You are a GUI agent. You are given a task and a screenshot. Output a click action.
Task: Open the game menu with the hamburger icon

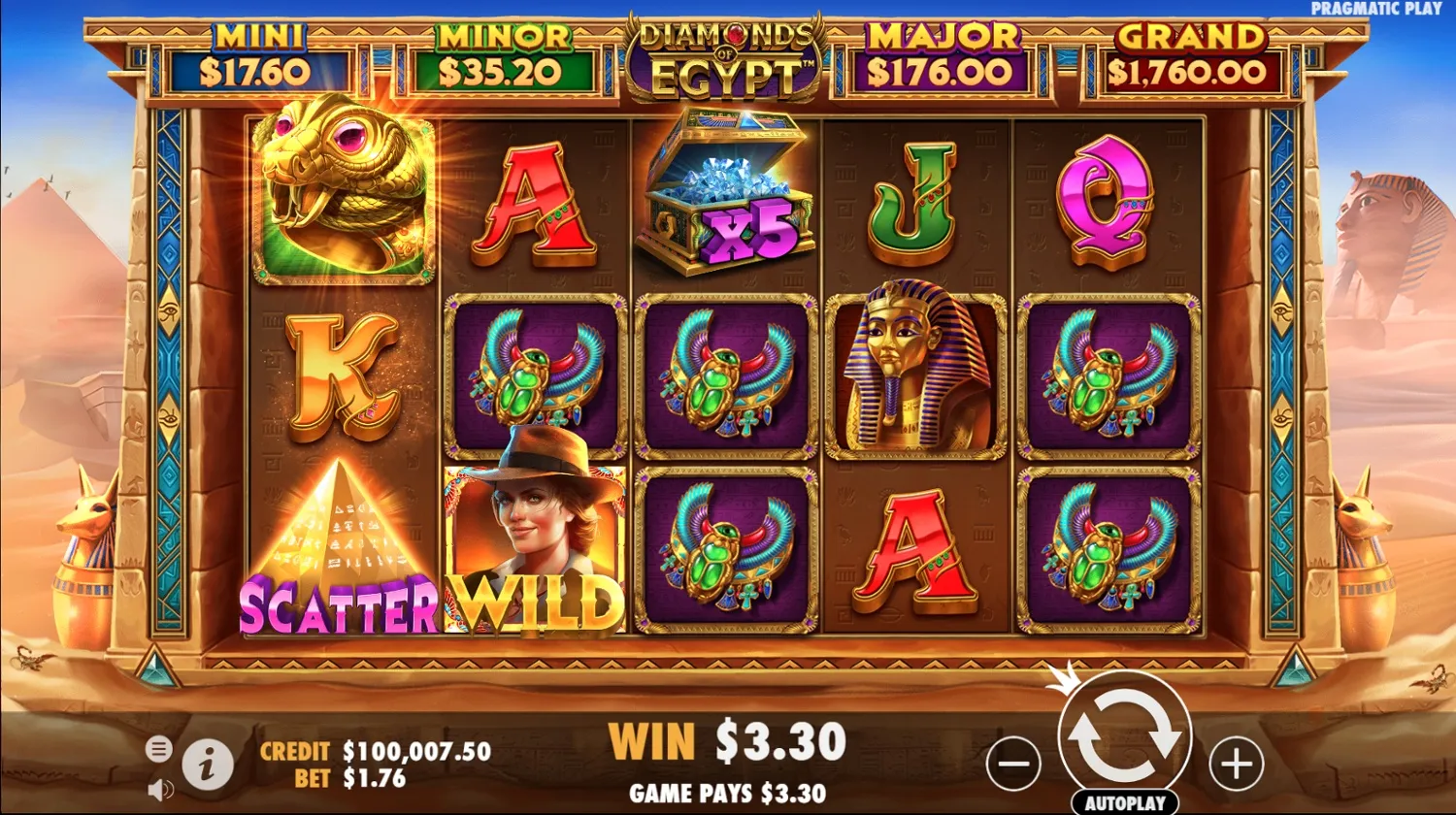(157, 749)
